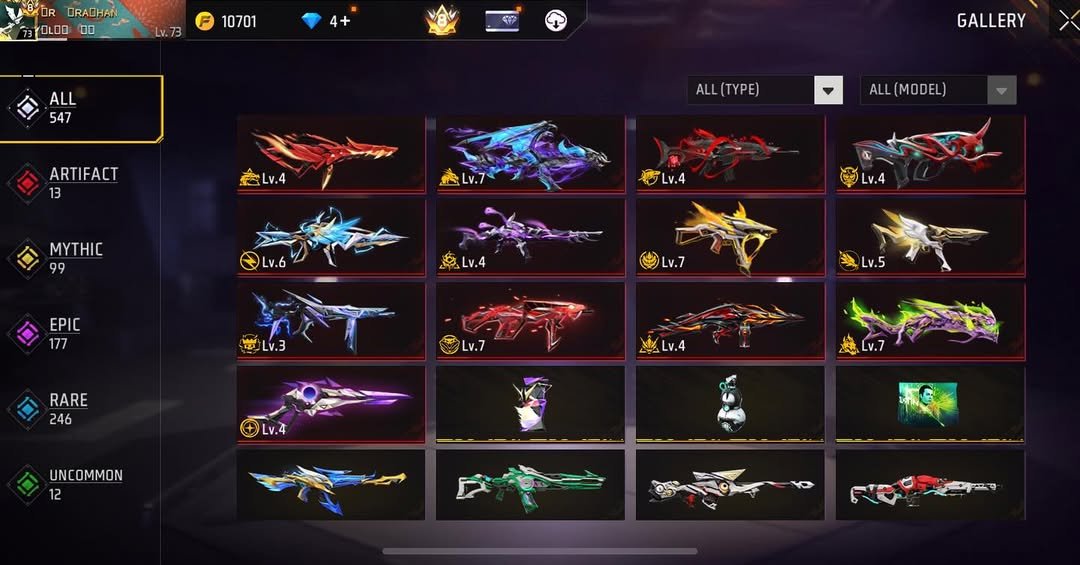Switch to the Artifact category
This screenshot has height=565, width=1080.
[x=82, y=182]
